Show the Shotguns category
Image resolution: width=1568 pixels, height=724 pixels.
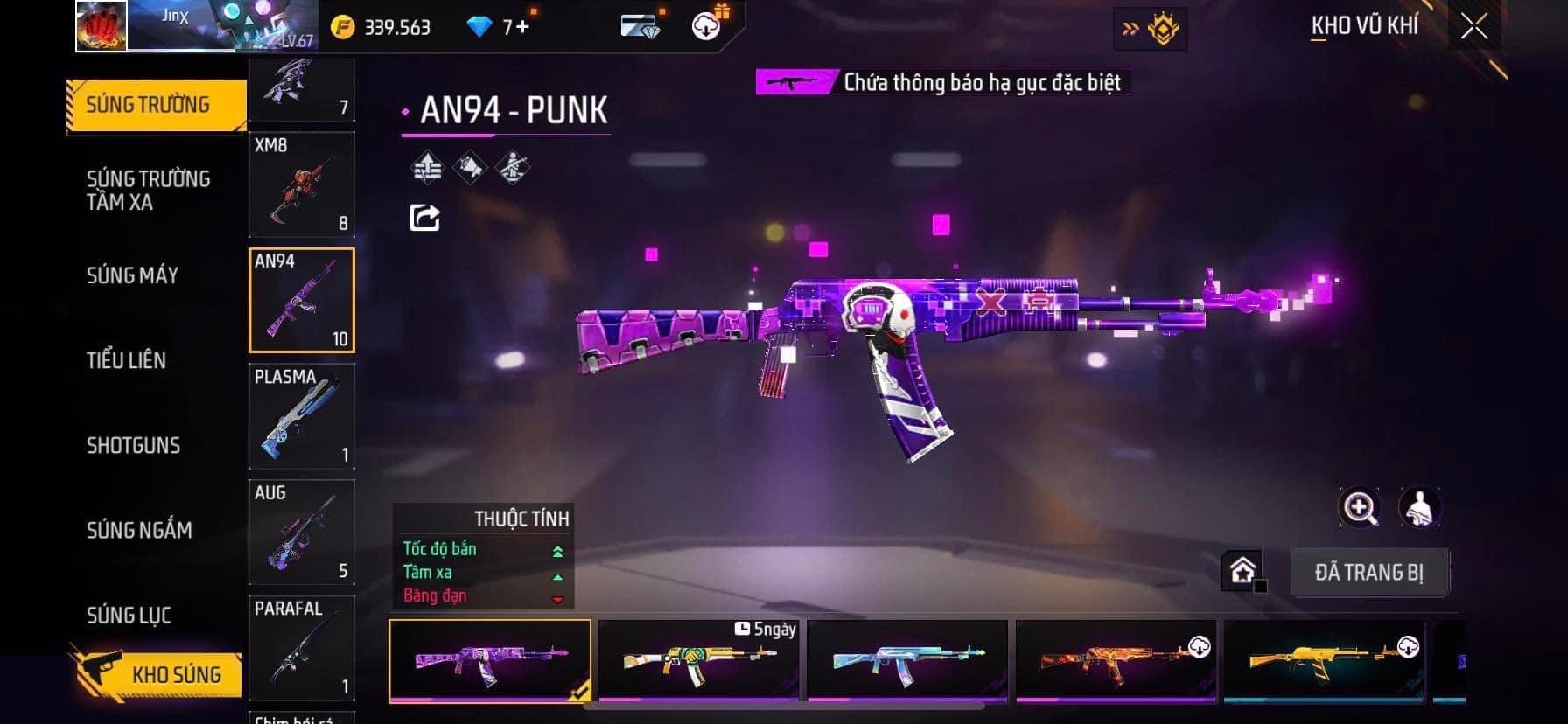pyautogui.click(x=133, y=445)
